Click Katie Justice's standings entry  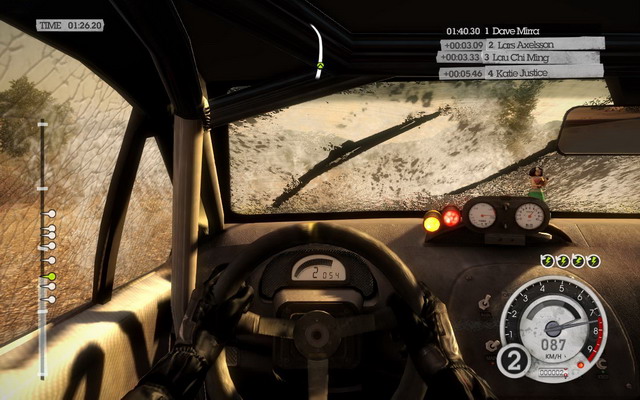pos(518,73)
